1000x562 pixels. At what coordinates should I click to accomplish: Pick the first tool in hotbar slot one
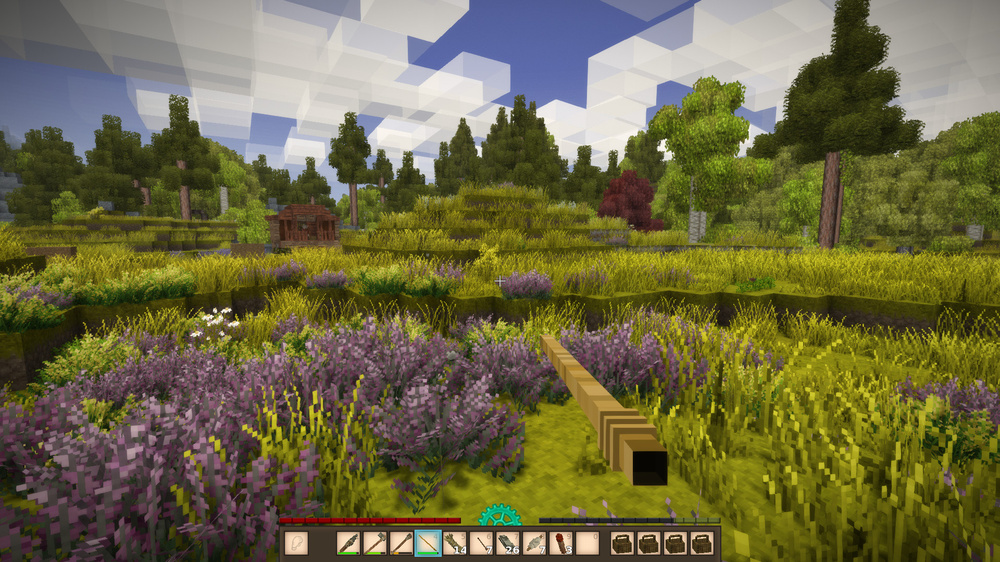pos(349,543)
